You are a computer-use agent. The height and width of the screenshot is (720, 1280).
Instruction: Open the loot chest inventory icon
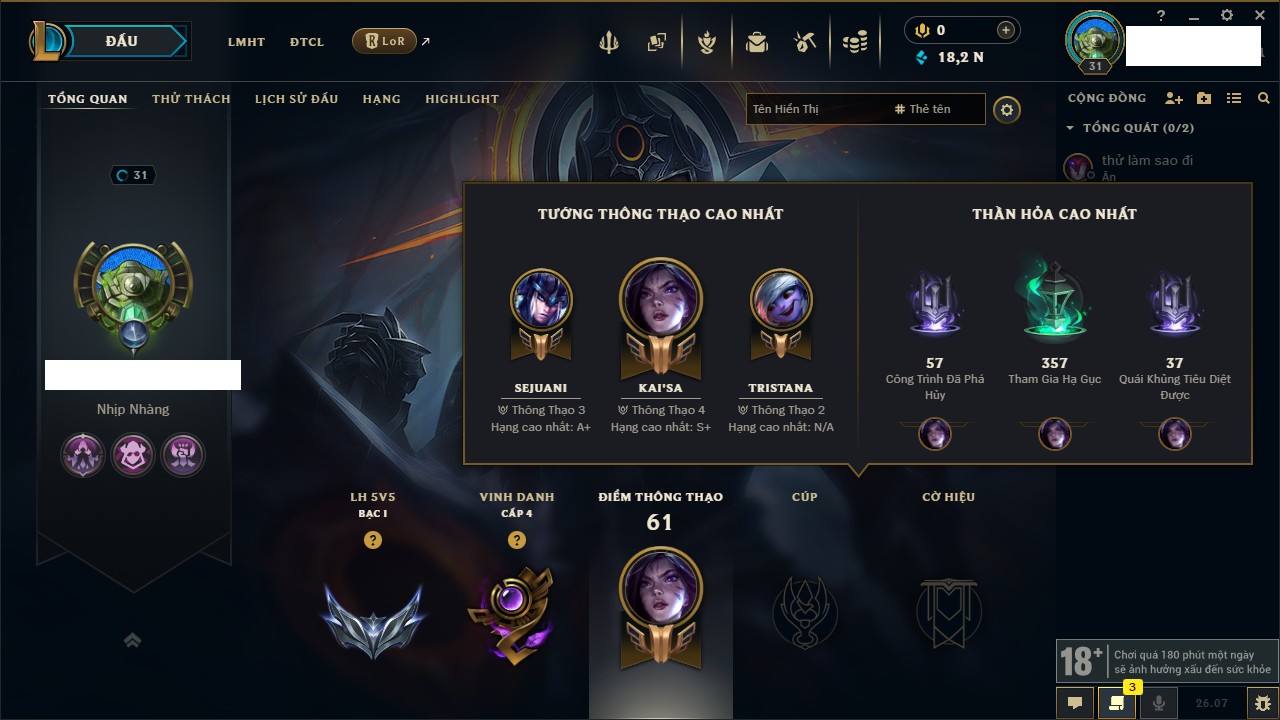(x=757, y=42)
